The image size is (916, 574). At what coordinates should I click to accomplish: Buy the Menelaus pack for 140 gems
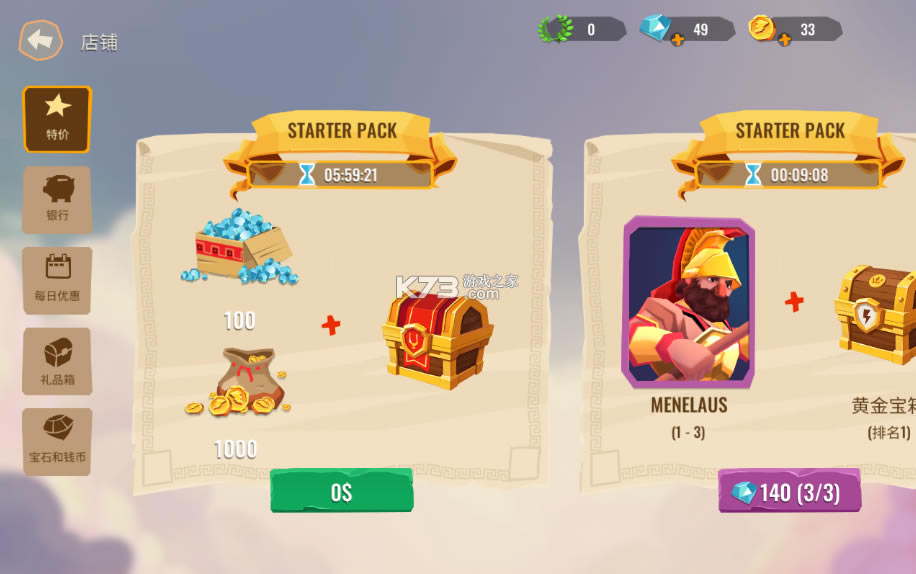click(x=789, y=492)
